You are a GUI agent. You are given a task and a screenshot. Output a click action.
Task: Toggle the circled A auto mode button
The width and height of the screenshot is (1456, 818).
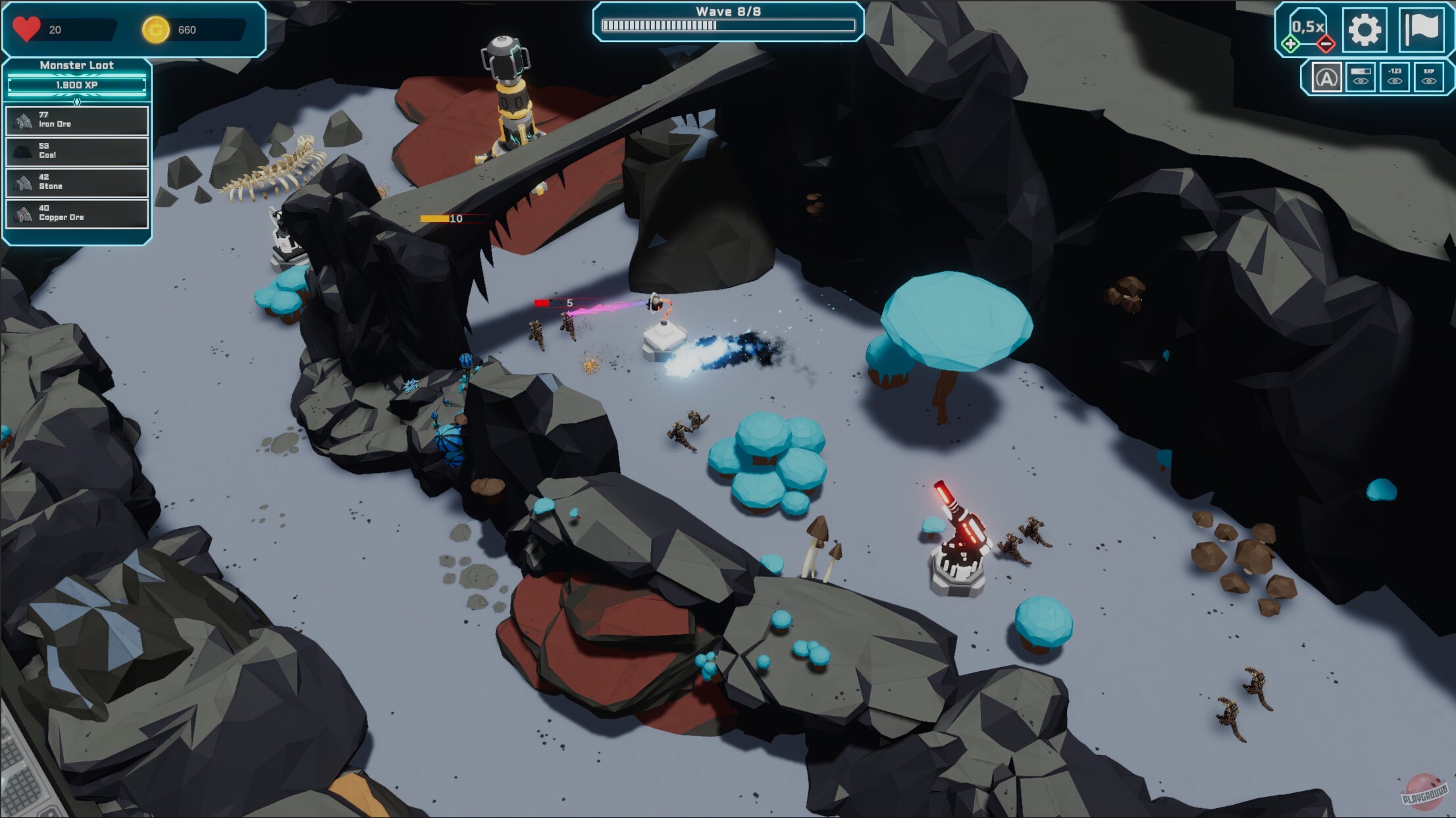[x=1326, y=78]
